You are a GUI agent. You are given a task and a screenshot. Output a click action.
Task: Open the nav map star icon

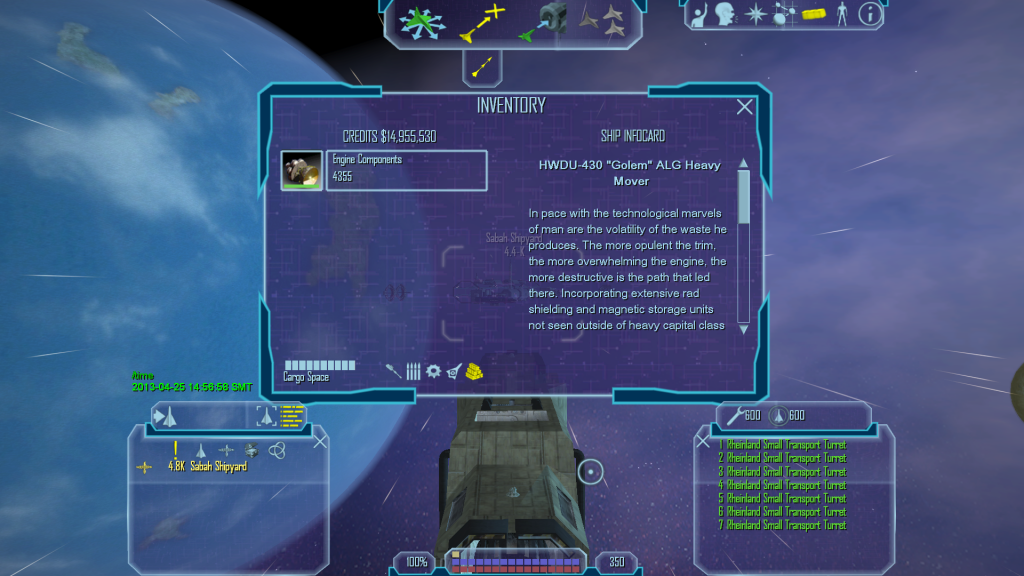tap(757, 14)
